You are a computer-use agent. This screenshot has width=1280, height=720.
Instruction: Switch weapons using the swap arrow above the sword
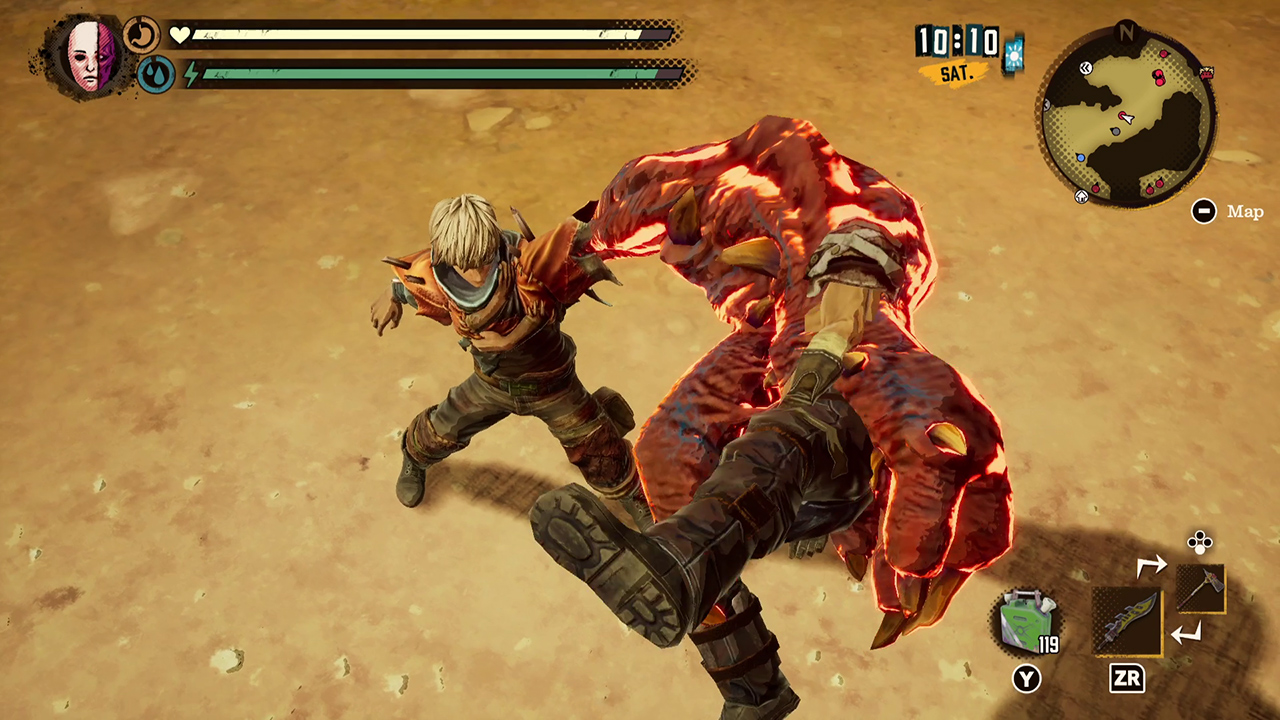click(1154, 565)
